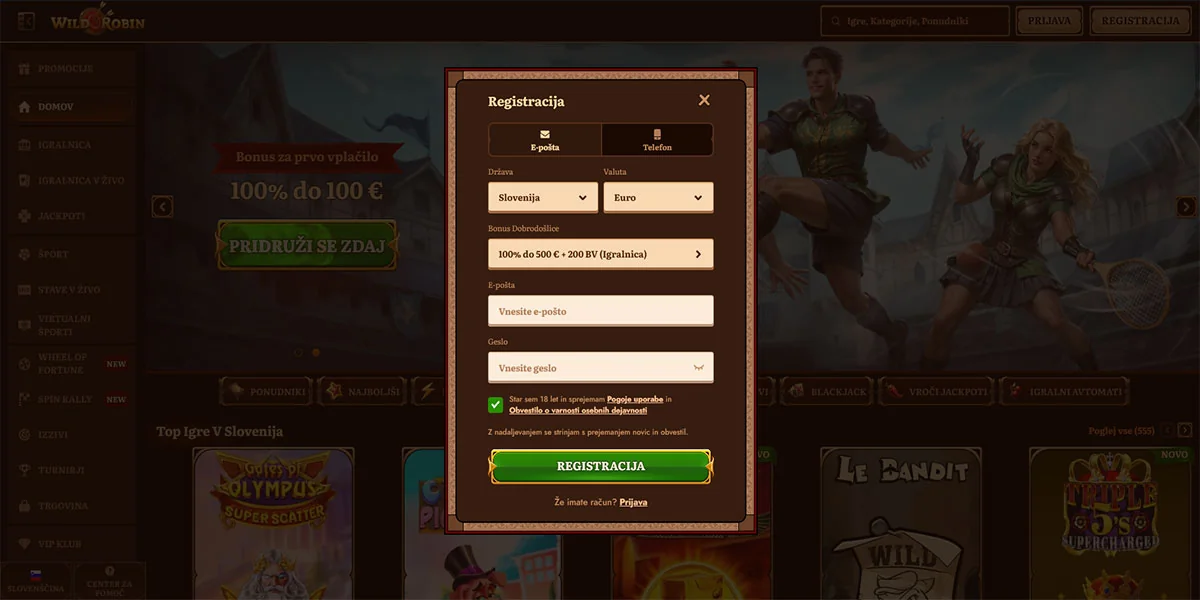Click the Prijava button in the header
The height and width of the screenshot is (600, 1200).
click(1049, 21)
